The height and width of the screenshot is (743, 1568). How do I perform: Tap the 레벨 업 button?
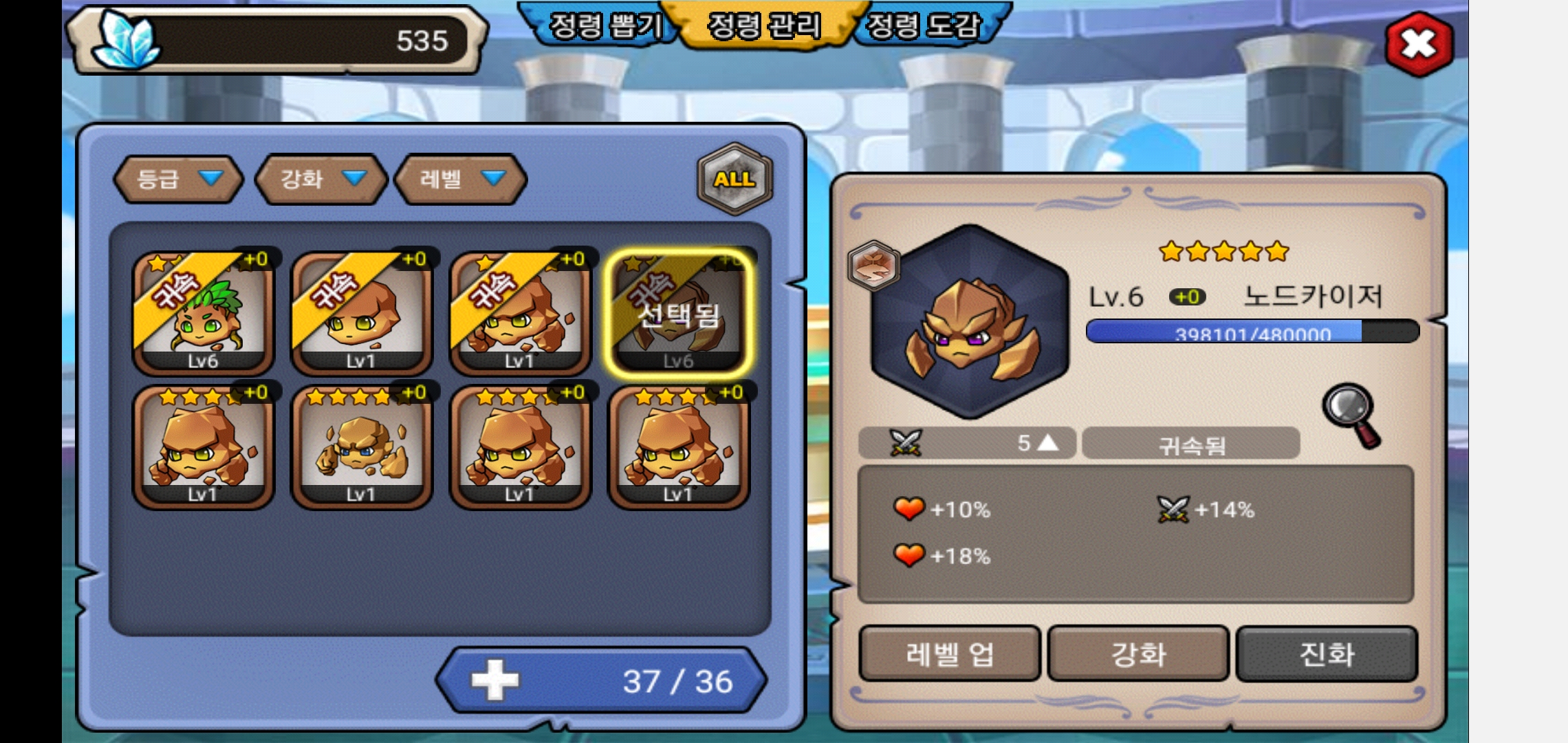tap(950, 654)
